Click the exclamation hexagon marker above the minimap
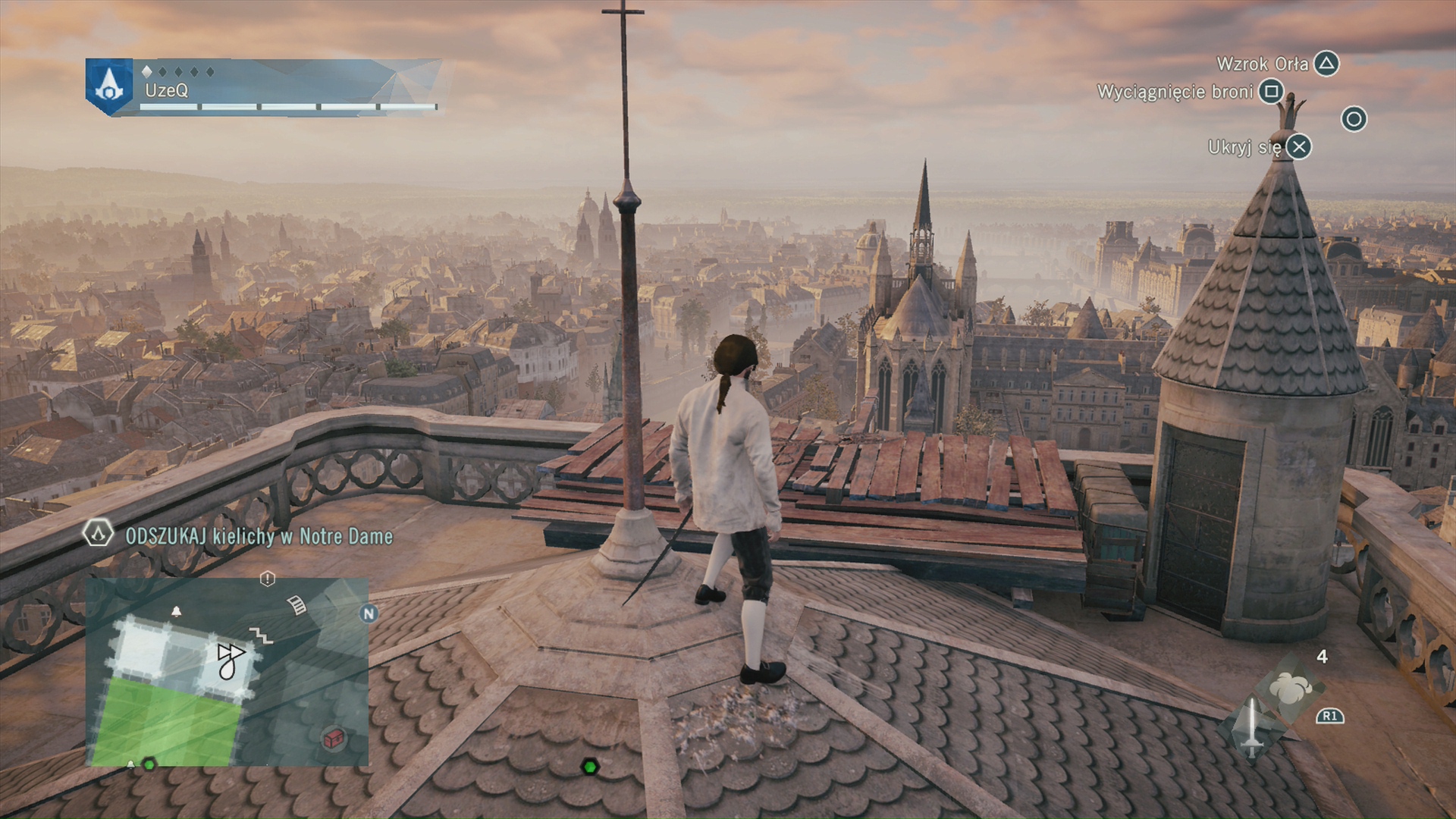The height and width of the screenshot is (819, 1456). [x=267, y=579]
